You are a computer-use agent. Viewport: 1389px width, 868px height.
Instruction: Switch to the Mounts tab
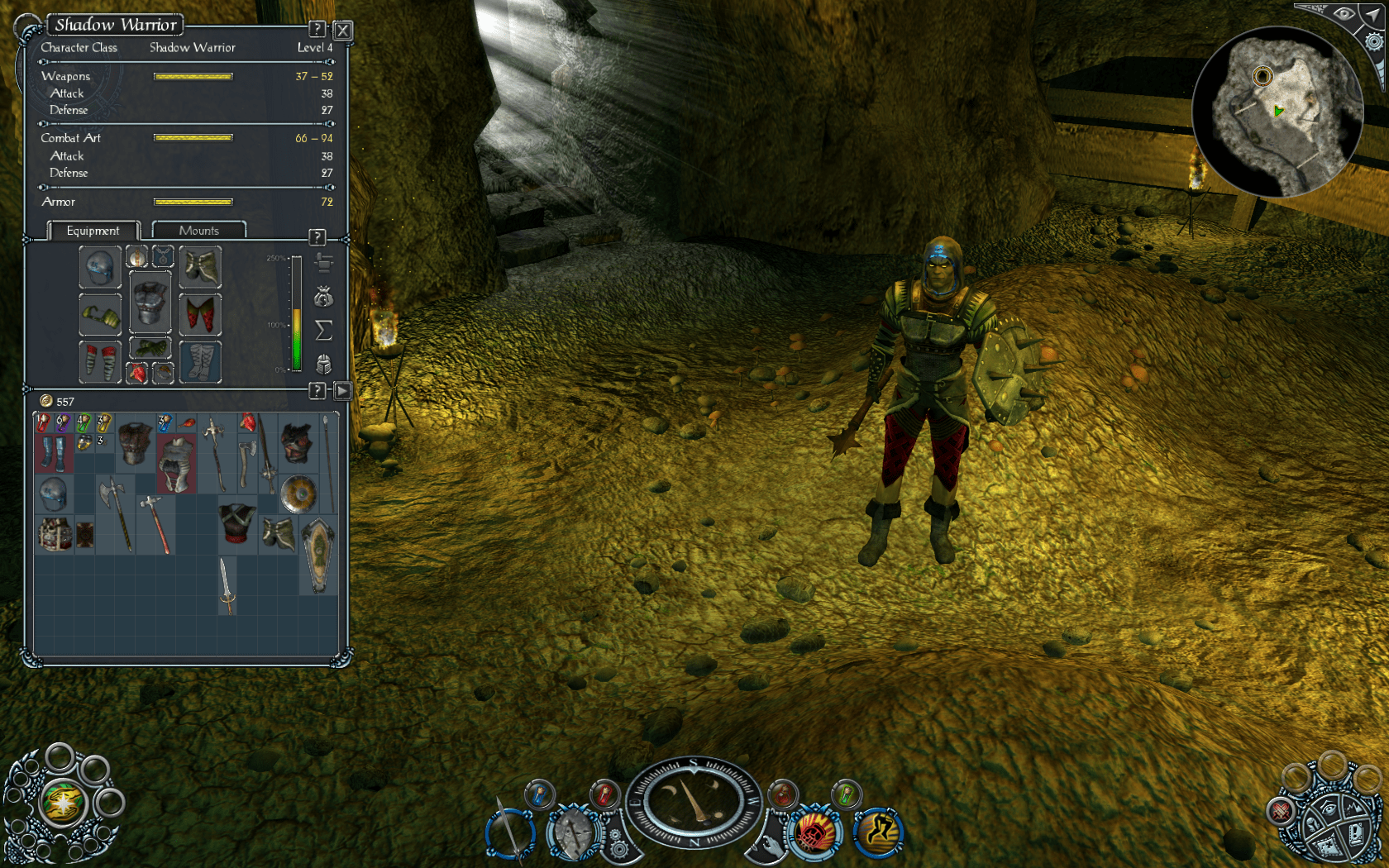198,230
